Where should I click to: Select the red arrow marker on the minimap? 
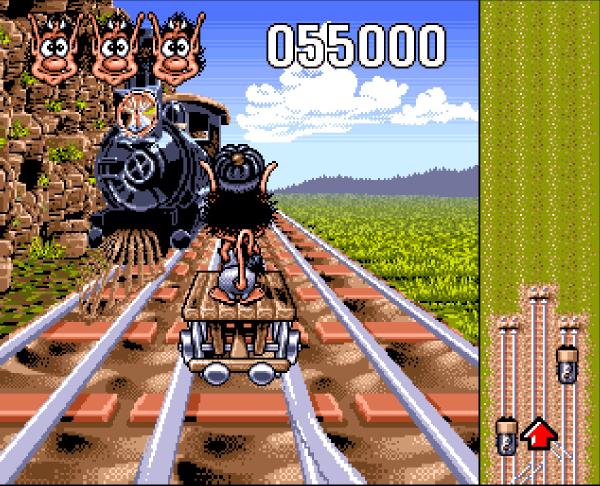point(539,434)
